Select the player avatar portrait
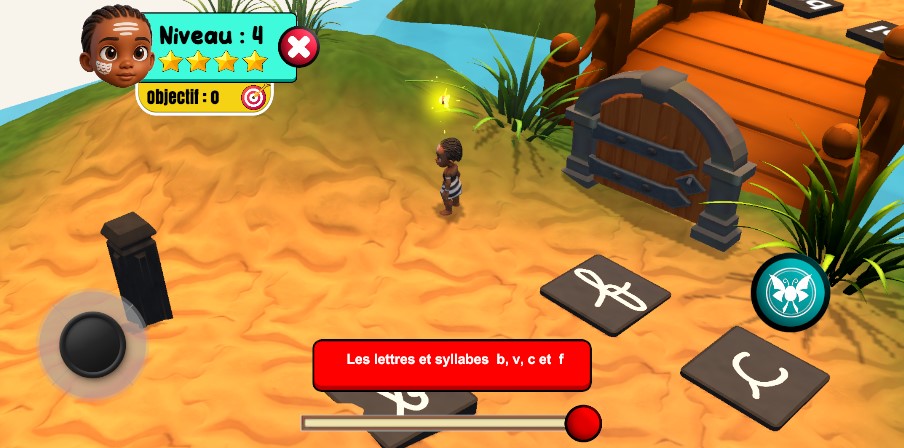Image resolution: width=904 pixels, height=448 pixels. pyautogui.click(x=115, y=45)
